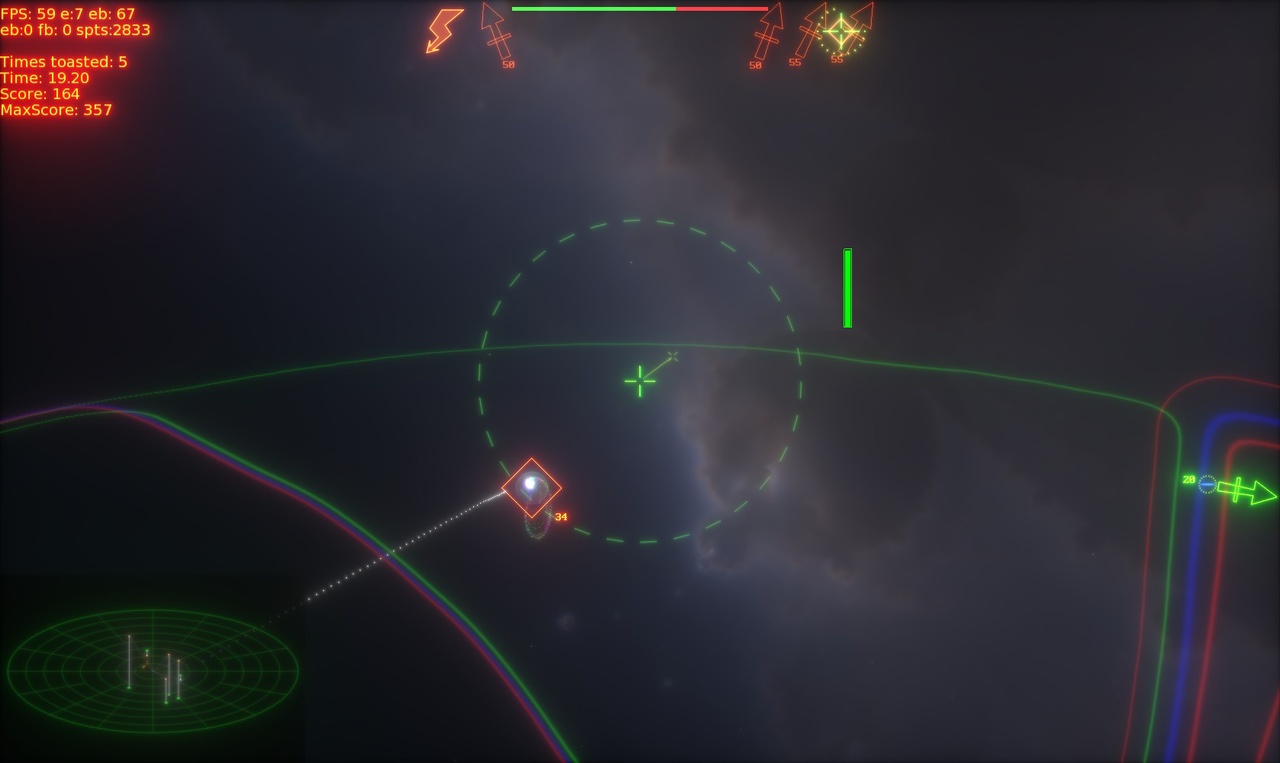Image resolution: width=1280 pixels, height=763 pixels.
Task: Click the green-red health bar
Action: 640,8
